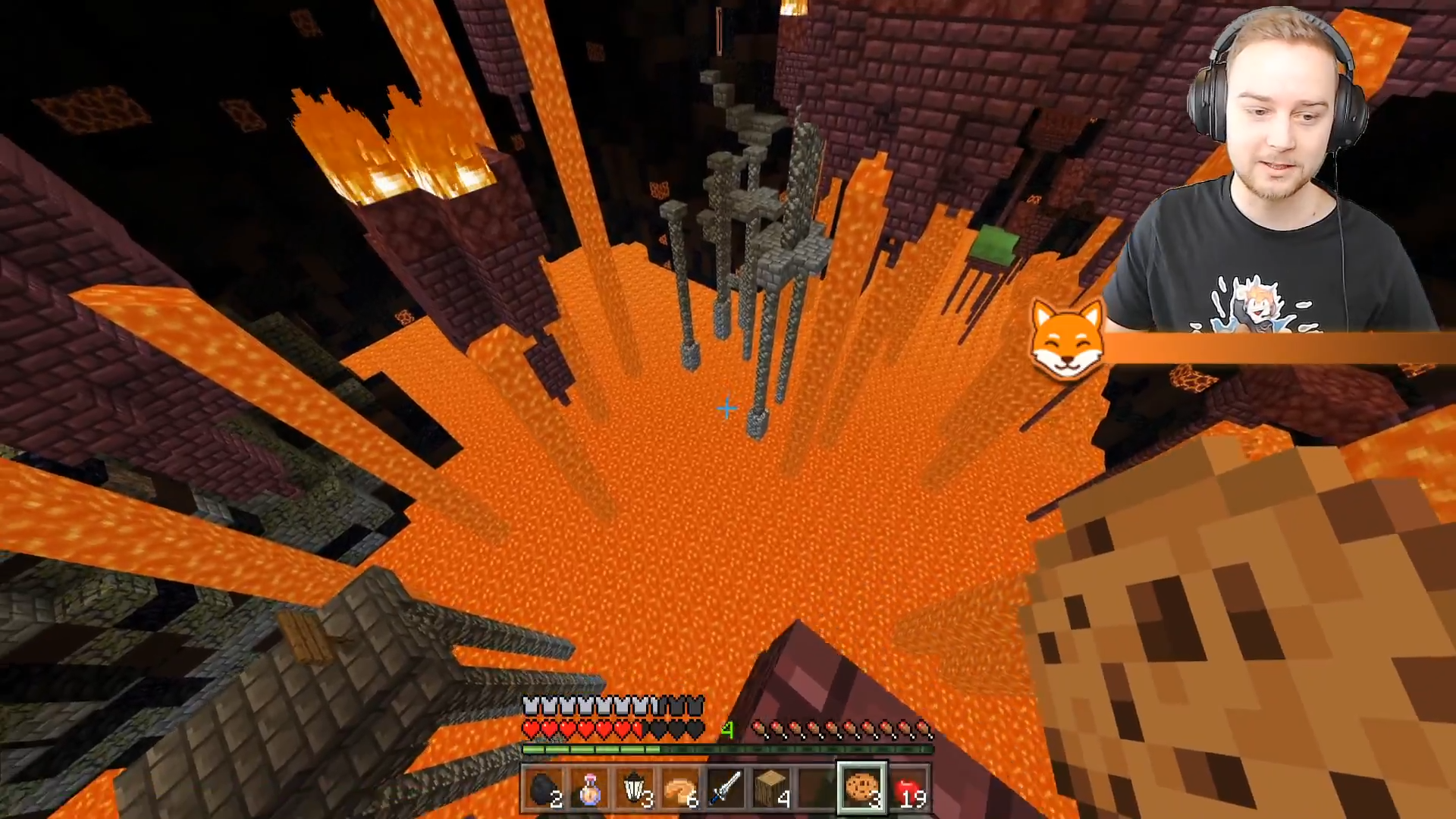Click the fox logo stream overlay
1456x819 pixels.
point(1067,339)
